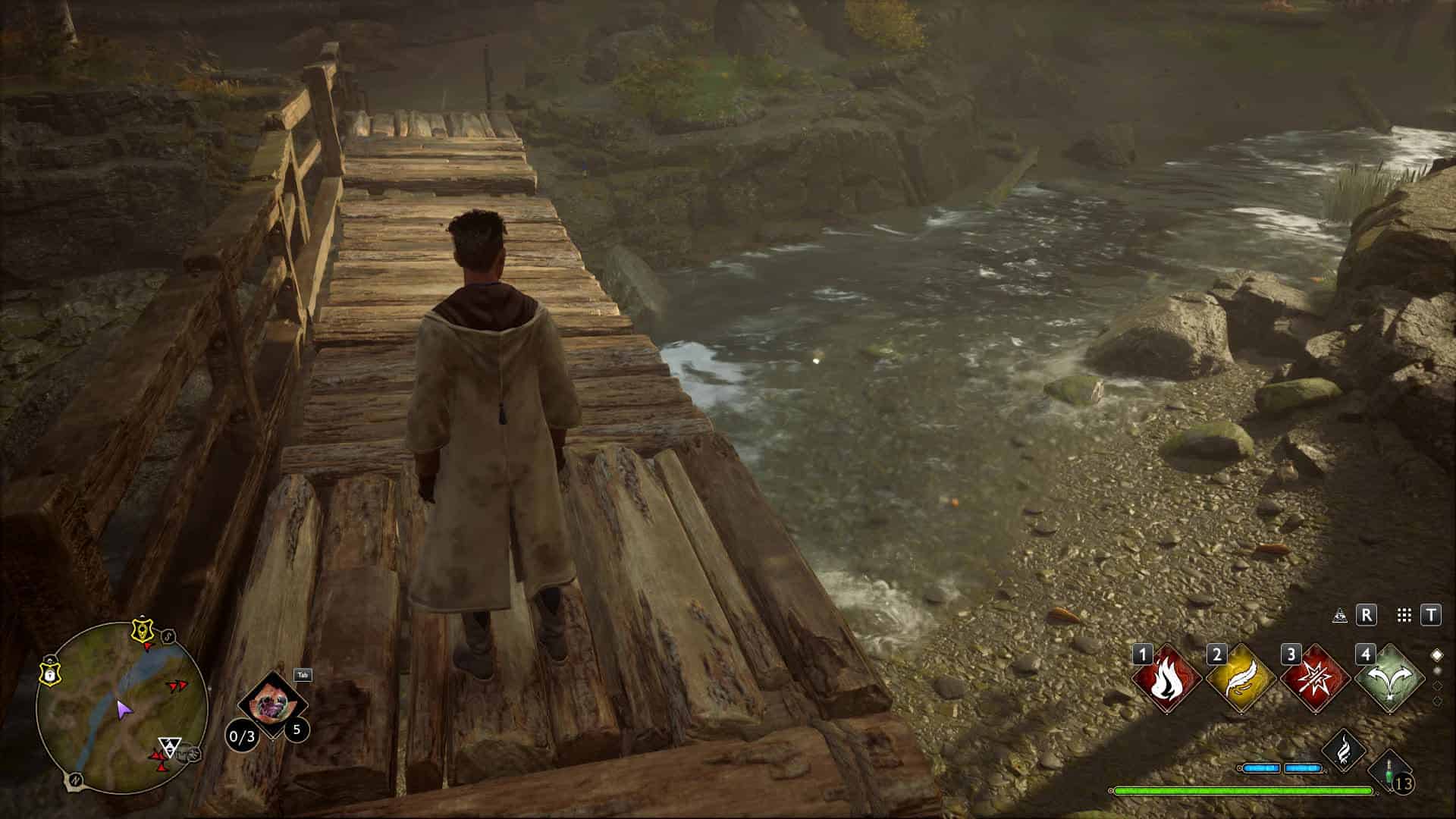Open the dotted grid spell menu icon
This screenshot has width=1456, height=819.
1404,615
